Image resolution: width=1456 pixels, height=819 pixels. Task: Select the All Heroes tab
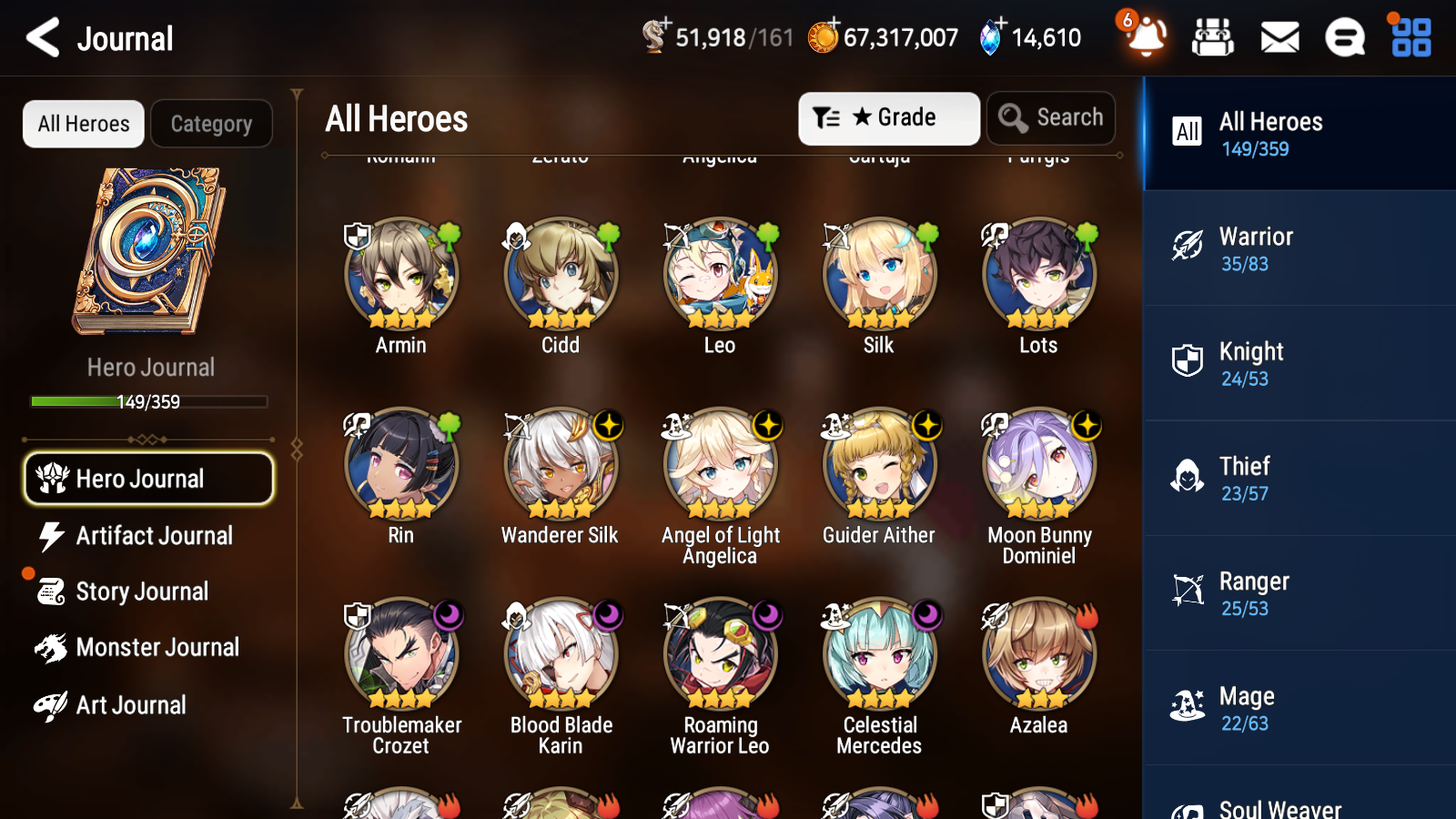(83, 124)
